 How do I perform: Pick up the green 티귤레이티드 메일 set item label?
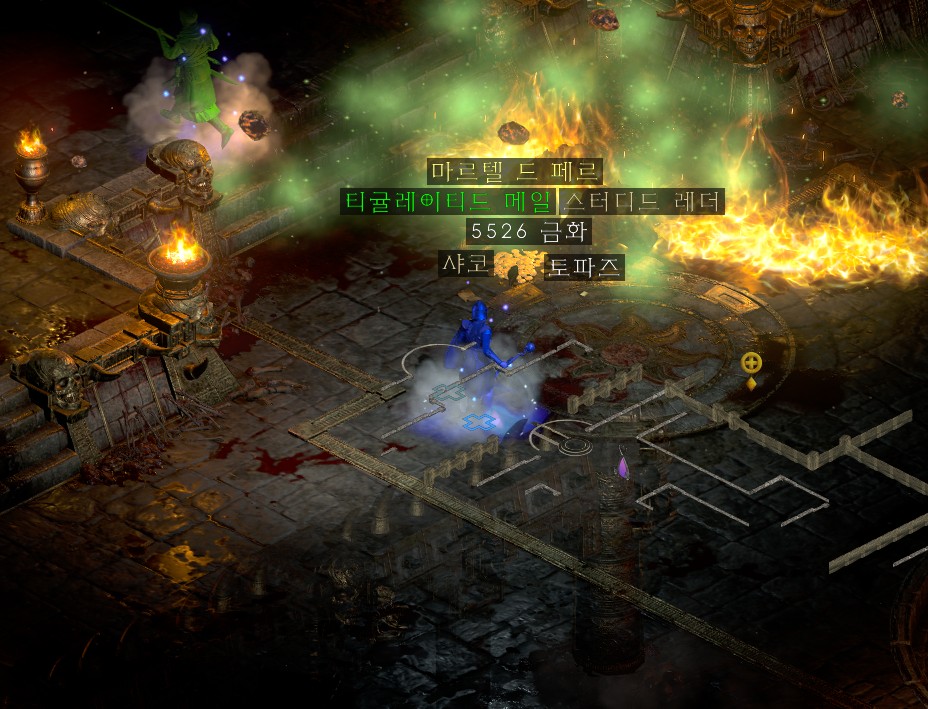coord(447,202)
